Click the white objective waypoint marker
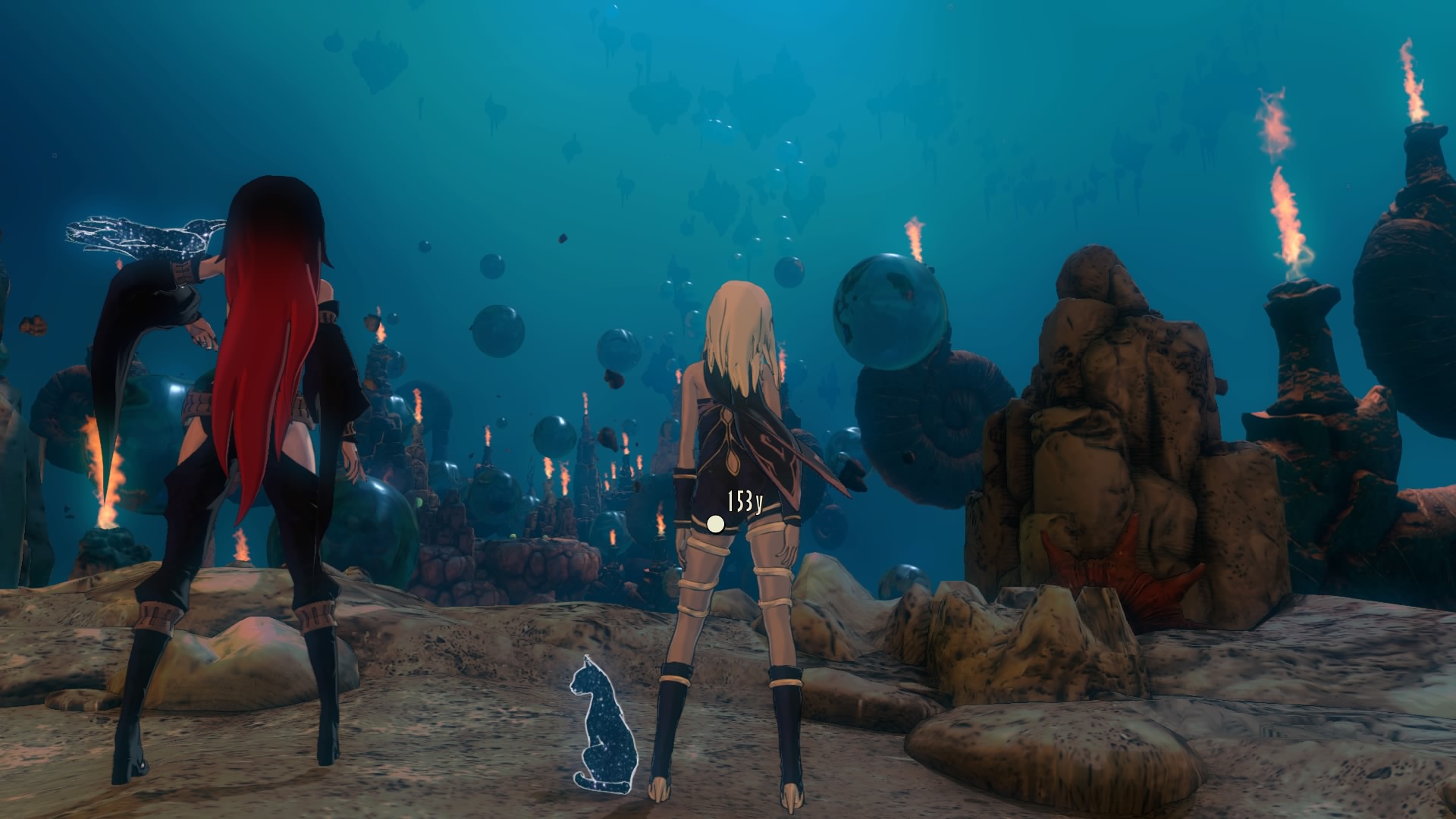 [715, 523]
